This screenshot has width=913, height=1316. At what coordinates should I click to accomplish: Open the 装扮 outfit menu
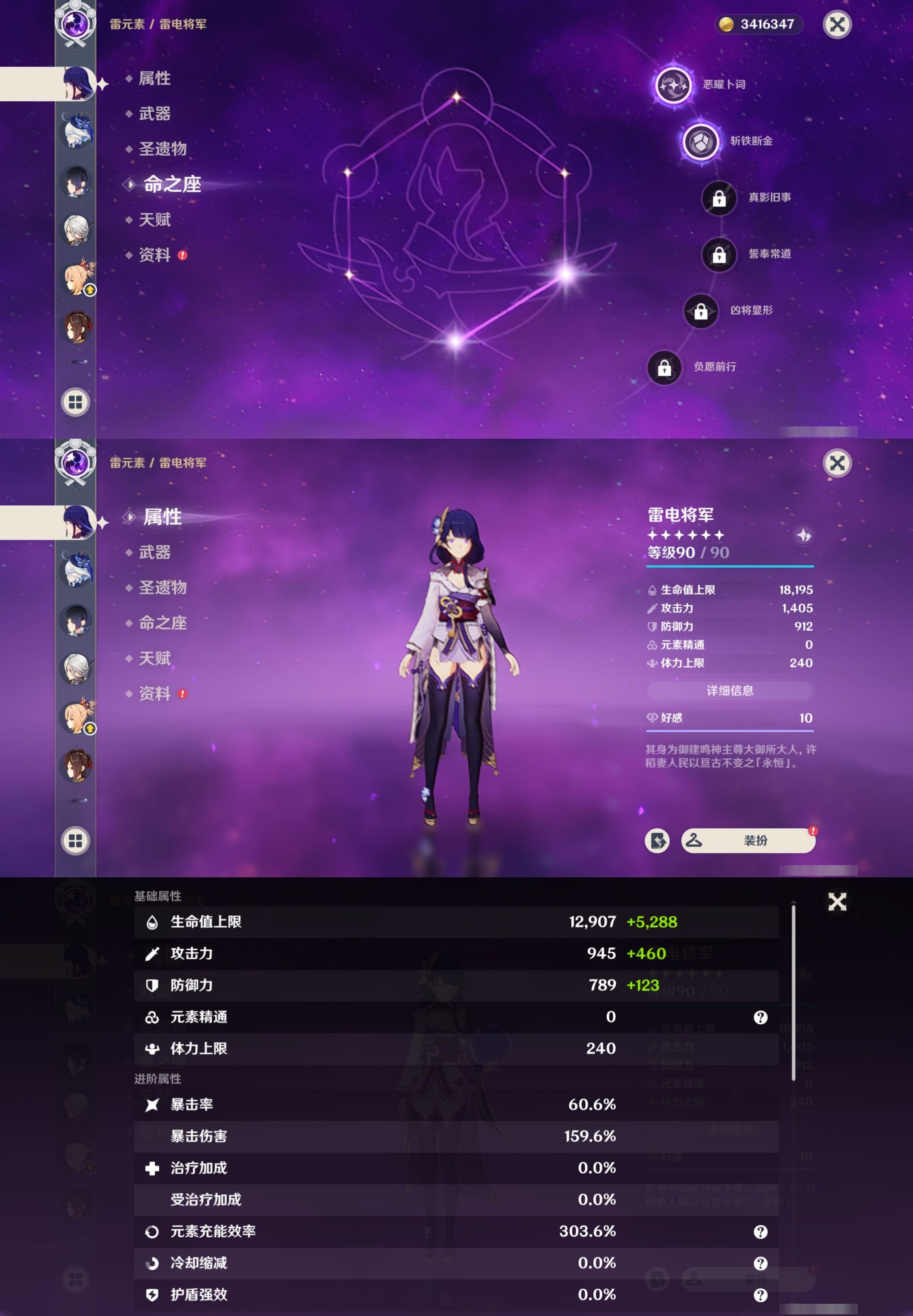[748, 840]
